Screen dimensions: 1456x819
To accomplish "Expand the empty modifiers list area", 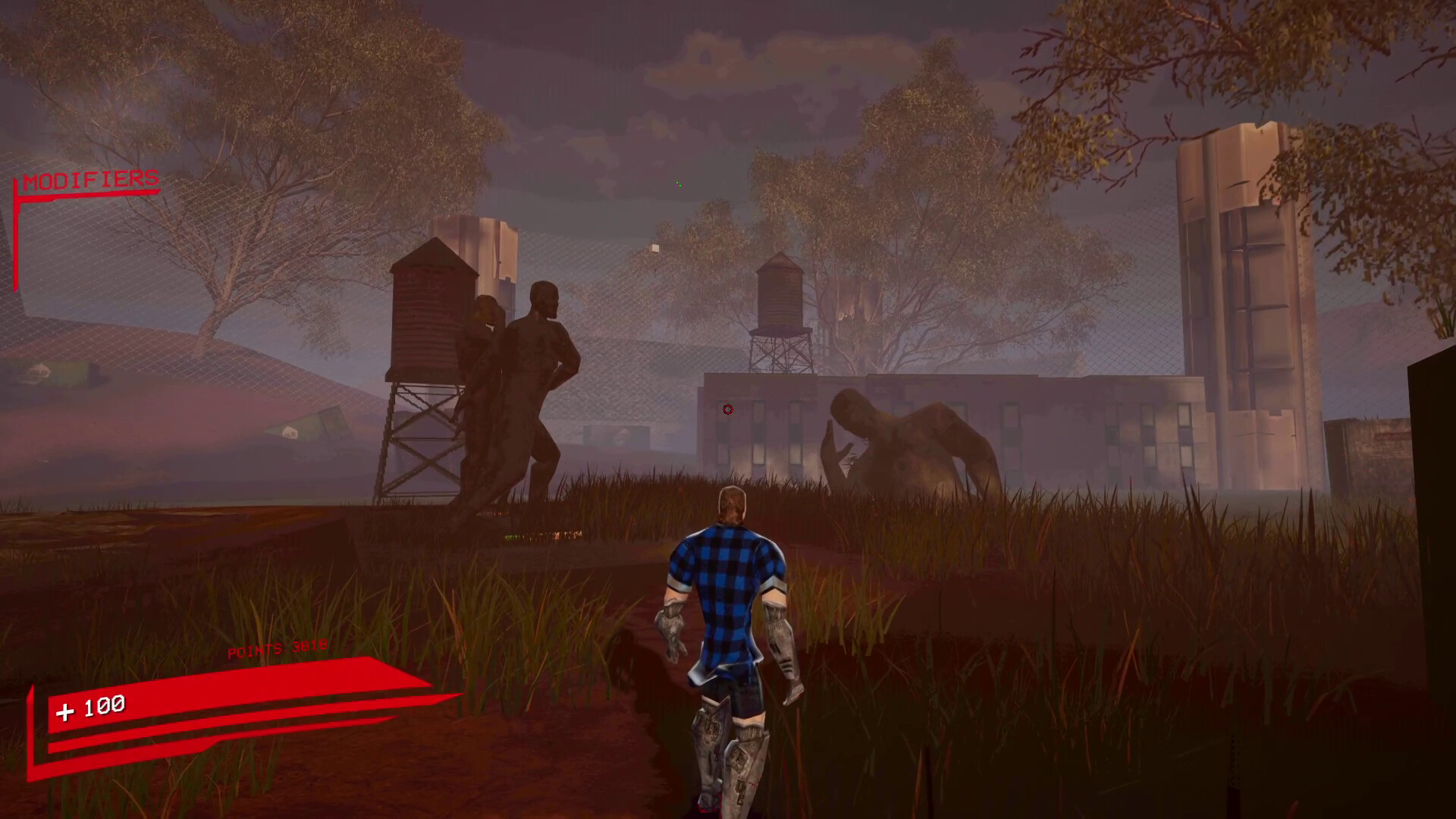I will click(83, 250).
